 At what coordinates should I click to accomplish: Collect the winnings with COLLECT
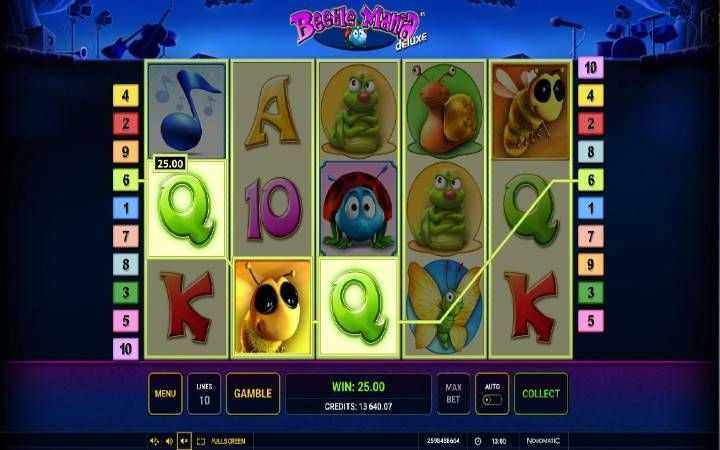(x=540, y=394)
